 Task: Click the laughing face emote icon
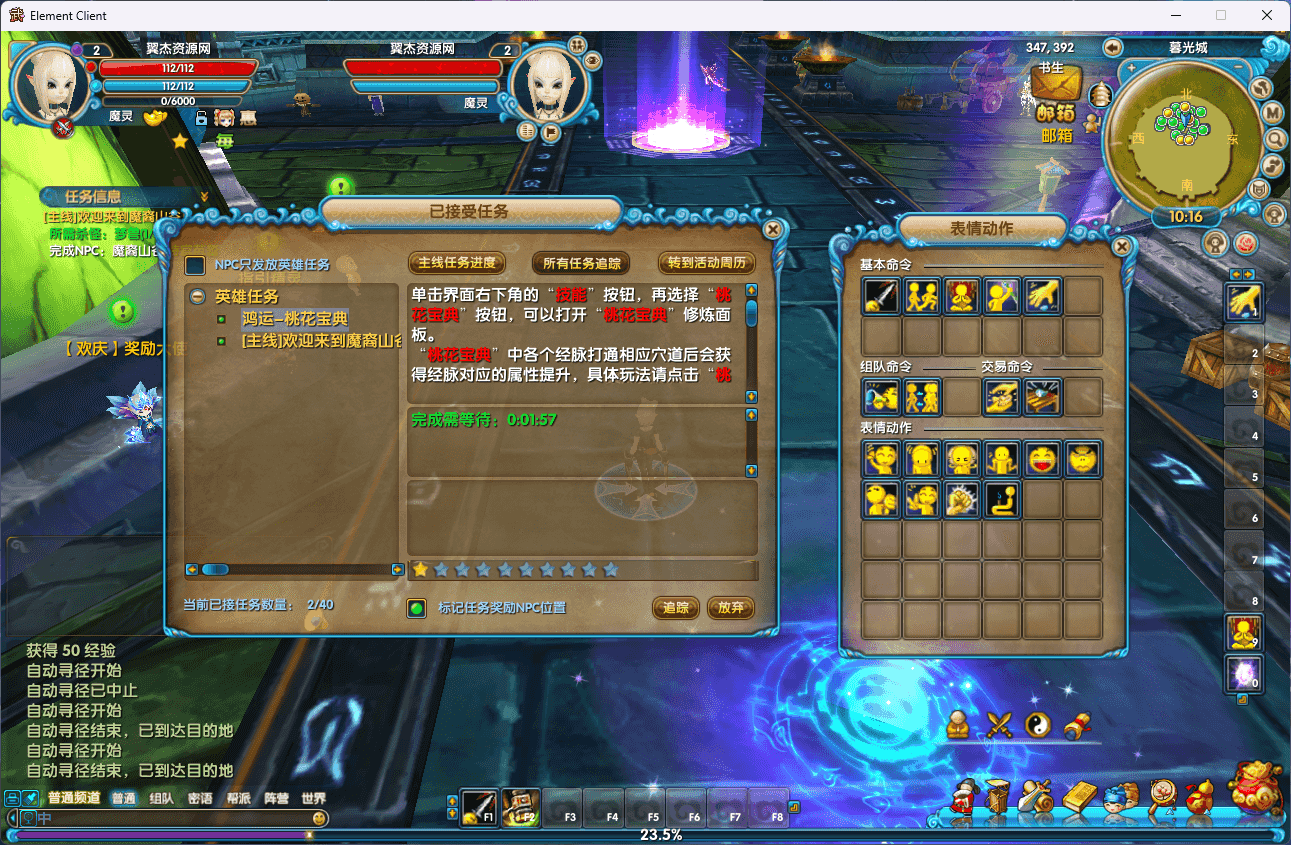(1042, 459)
